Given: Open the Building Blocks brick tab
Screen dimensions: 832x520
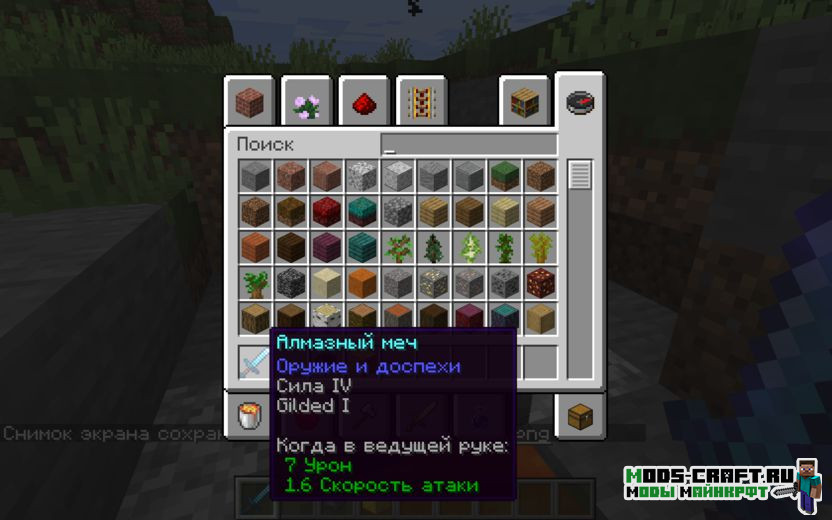Looking at the screenshot, I should [x=249, y=102].
